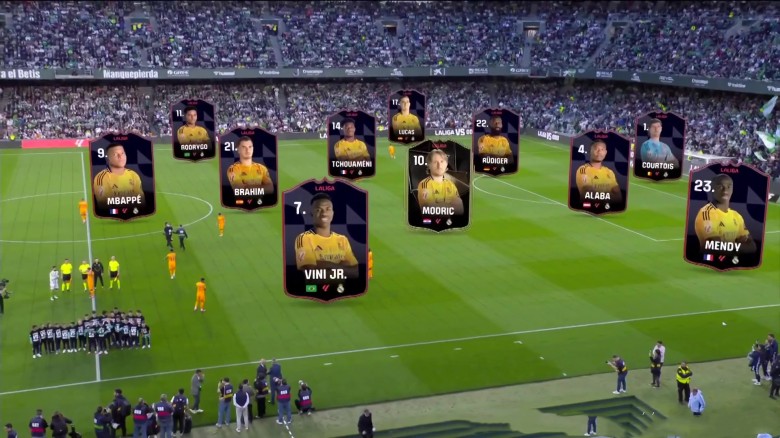Pick the Rüdiger player card

[495, 142]
